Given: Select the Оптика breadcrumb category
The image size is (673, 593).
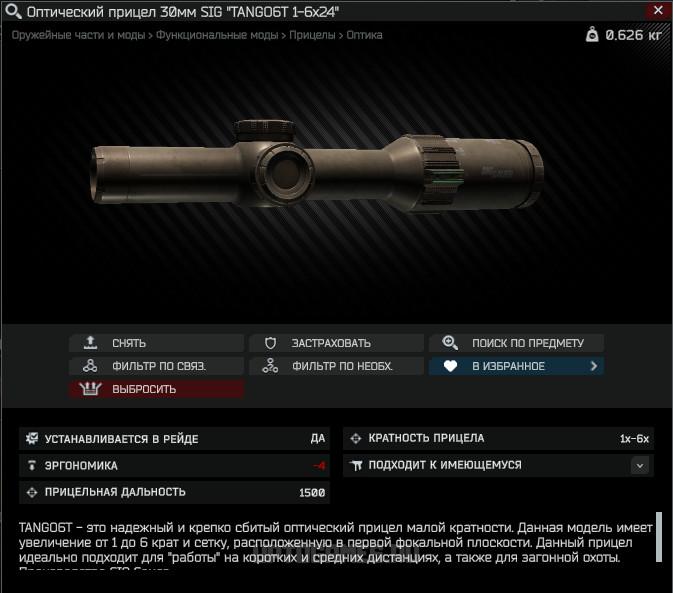Looking at the screenshot, I should 364,35.
